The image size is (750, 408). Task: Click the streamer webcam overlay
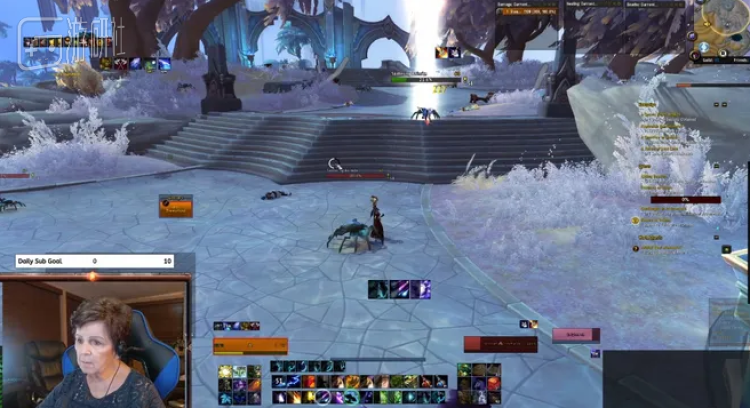click(x=96, y=341)
